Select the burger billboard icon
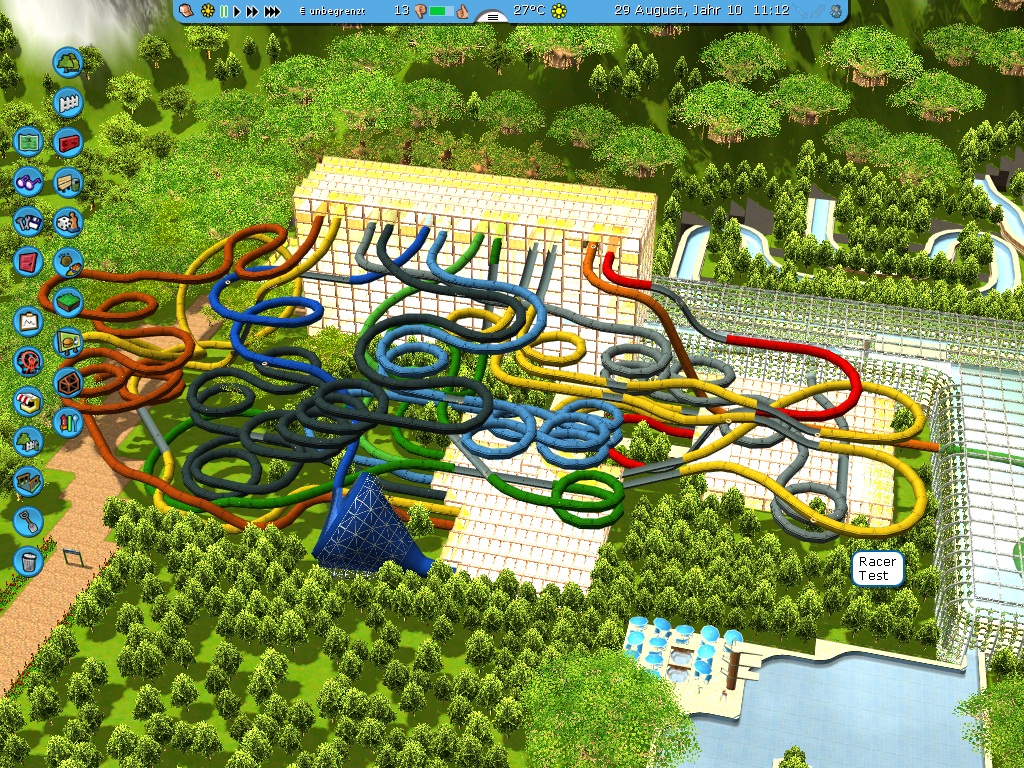1024x768 pixels. (x=68, y=341)
